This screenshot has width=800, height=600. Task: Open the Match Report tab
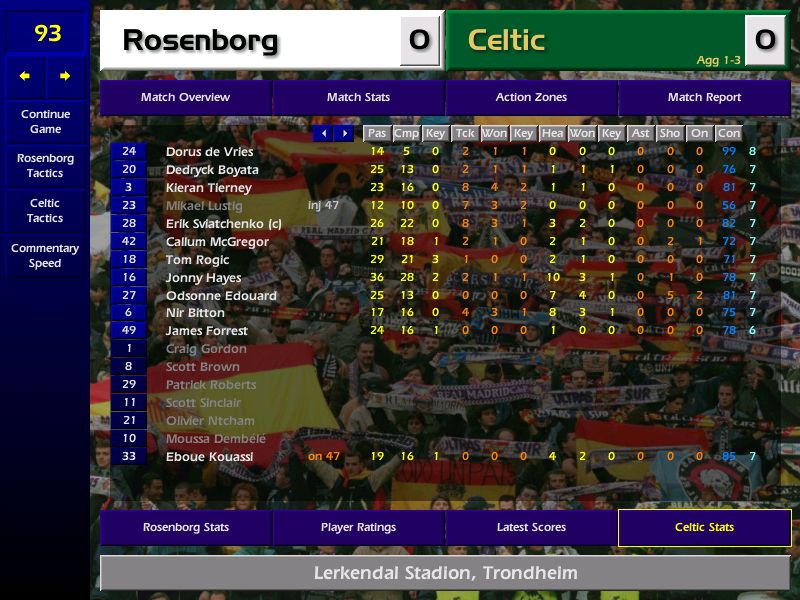[x=704, y=97]
